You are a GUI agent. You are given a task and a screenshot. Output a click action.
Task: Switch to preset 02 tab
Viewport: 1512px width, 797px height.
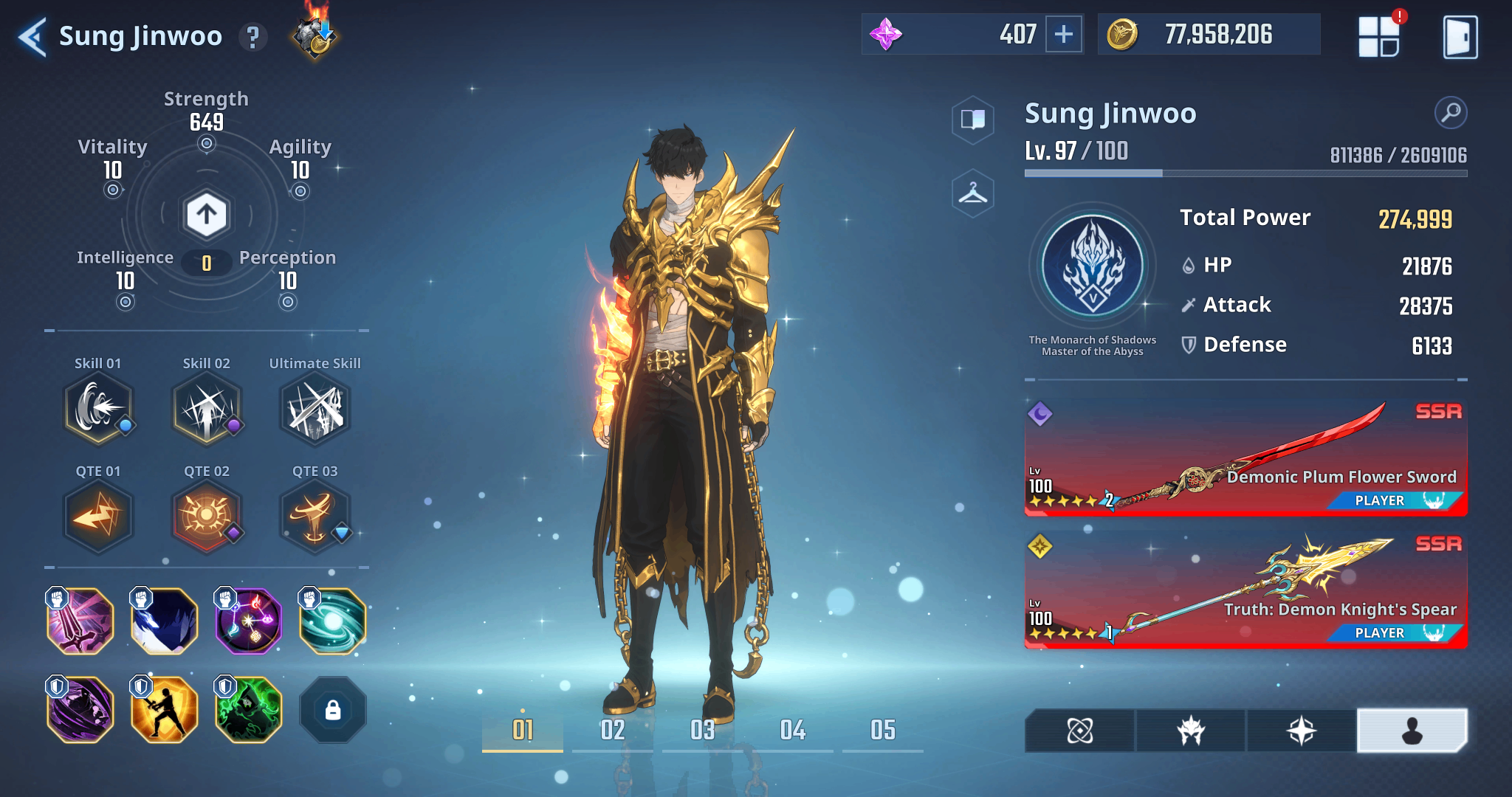[x=612, y=731]
